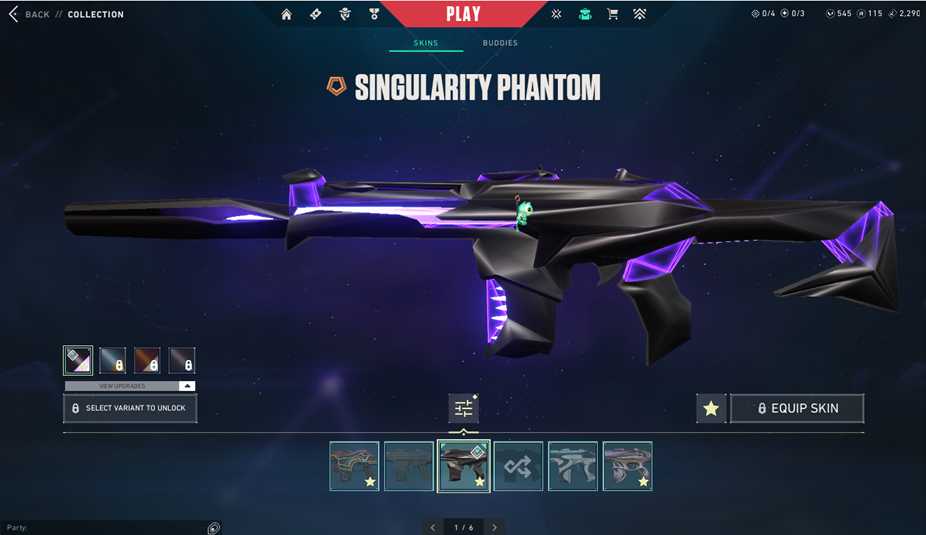This screenshot has height=535, width=926.
Task: Choose the default purple-white variant swatch
Action: (78, 360)
